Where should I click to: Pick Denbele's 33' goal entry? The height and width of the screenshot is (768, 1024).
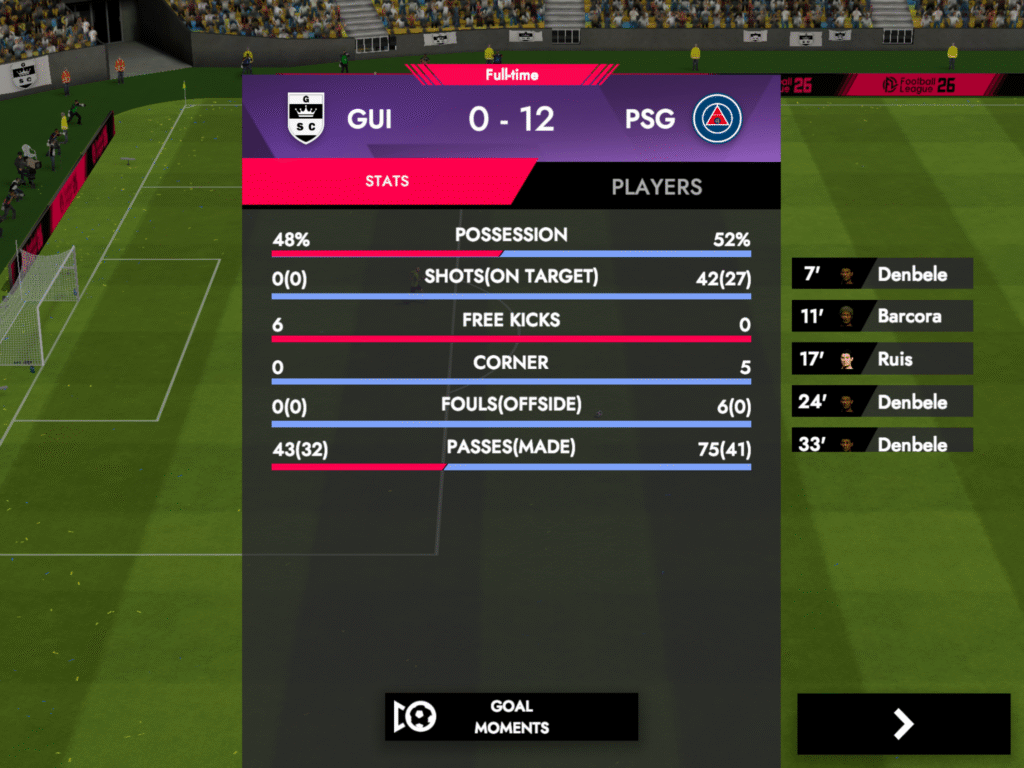882,442
